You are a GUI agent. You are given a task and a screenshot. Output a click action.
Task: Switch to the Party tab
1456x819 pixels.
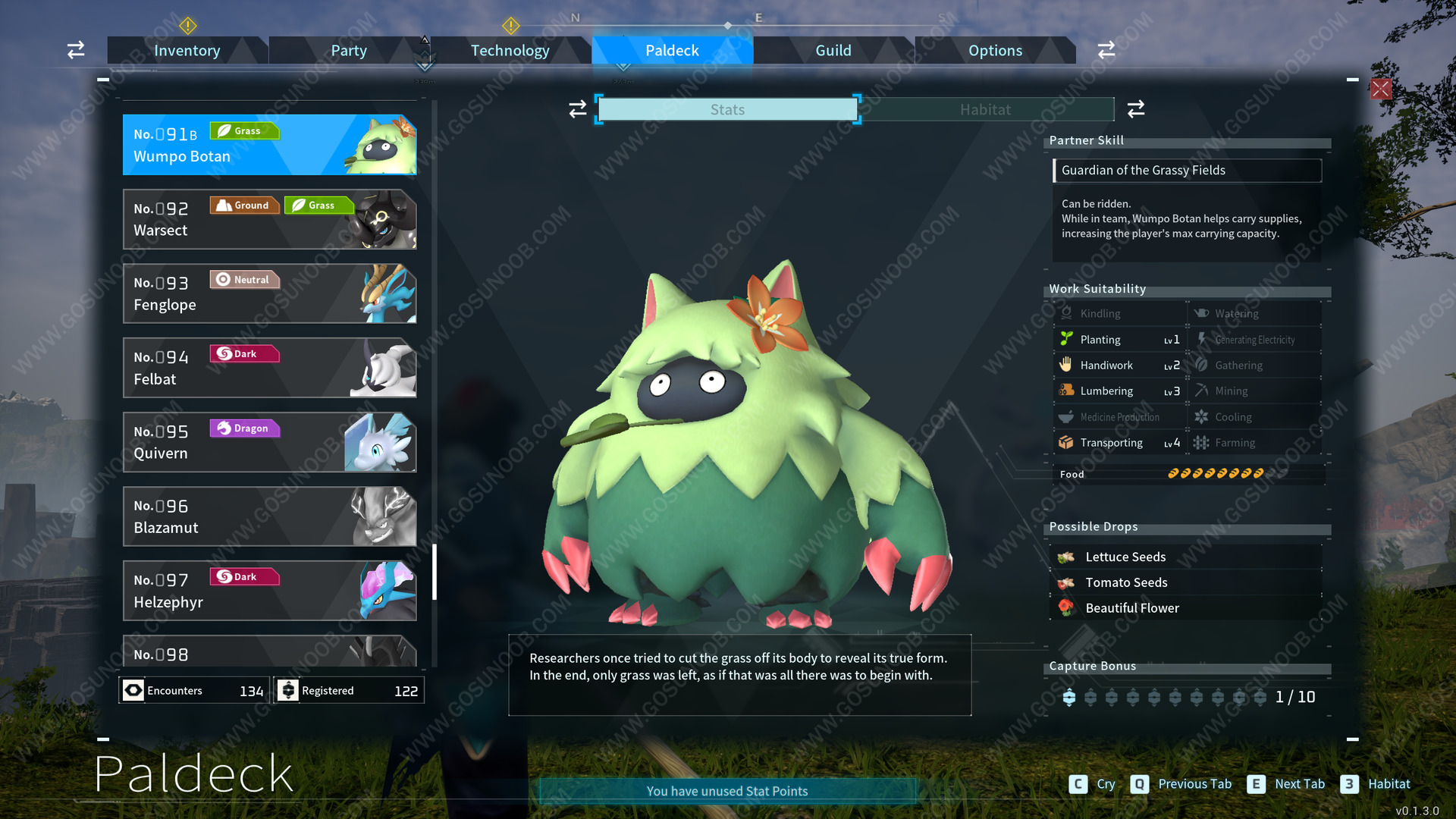click(348, 51)
